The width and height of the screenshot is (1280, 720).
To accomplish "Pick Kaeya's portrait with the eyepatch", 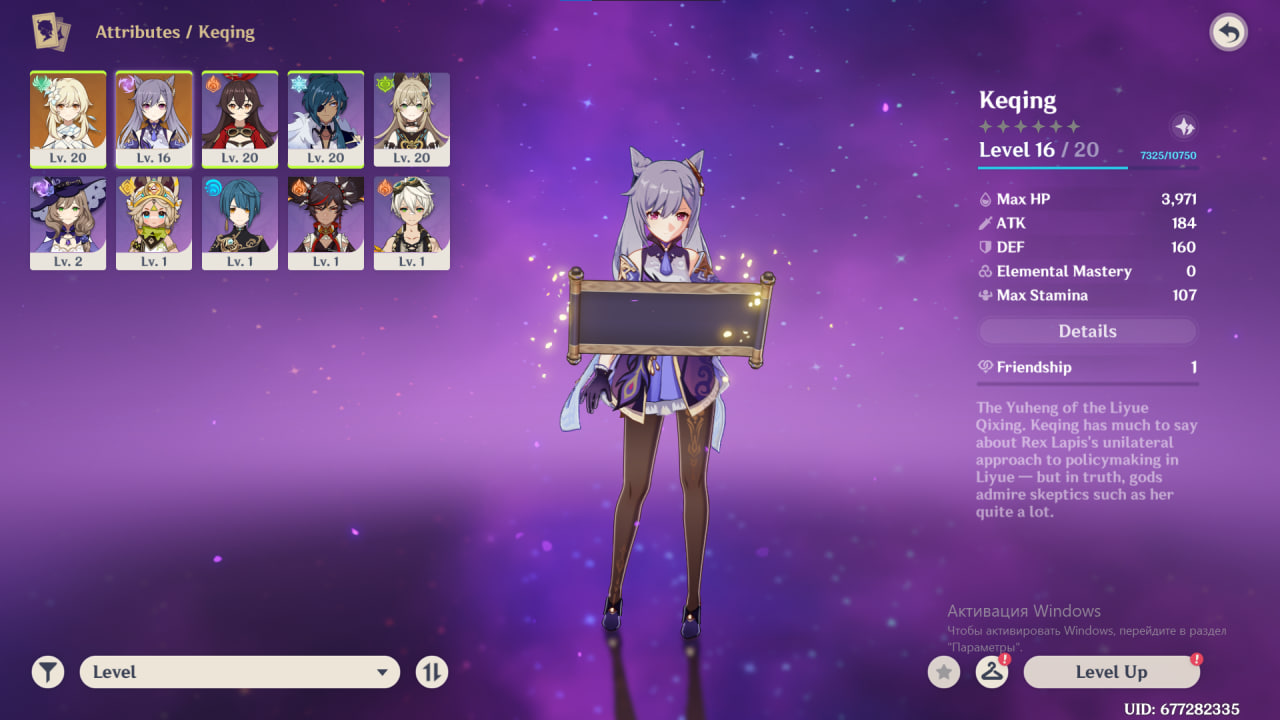I will 326,119.
